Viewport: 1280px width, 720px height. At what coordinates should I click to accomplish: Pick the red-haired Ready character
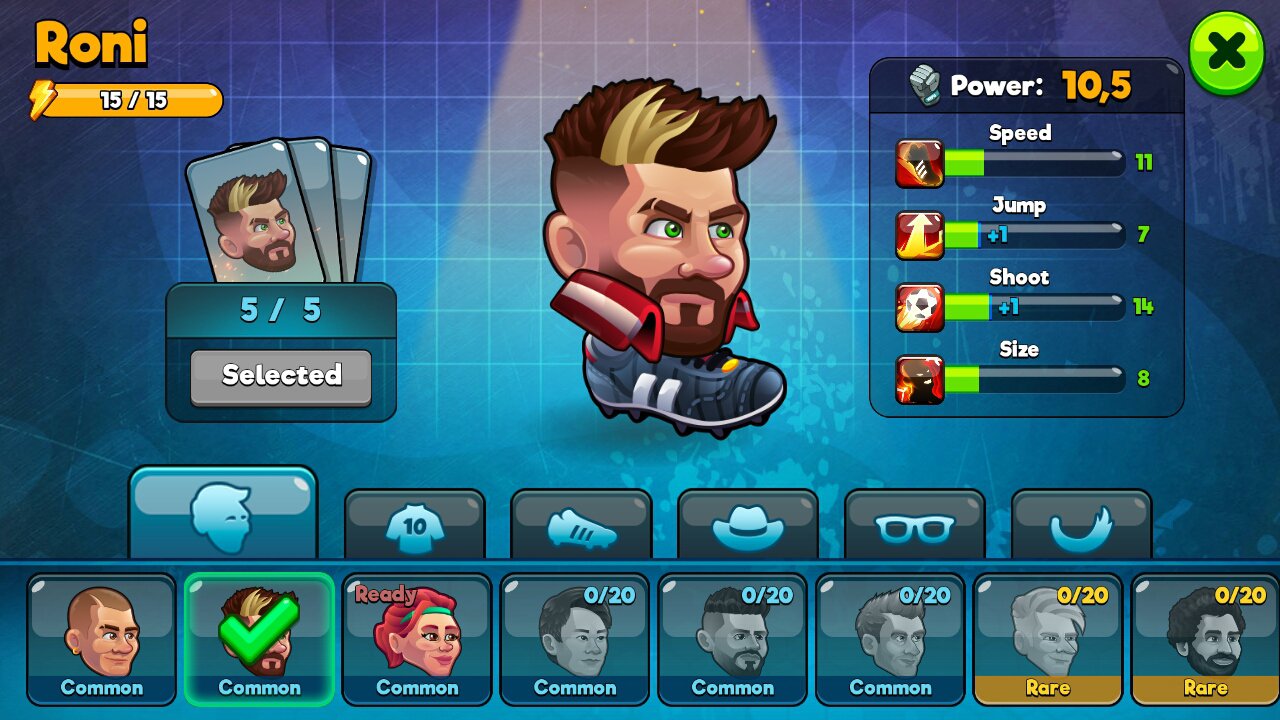416,638
